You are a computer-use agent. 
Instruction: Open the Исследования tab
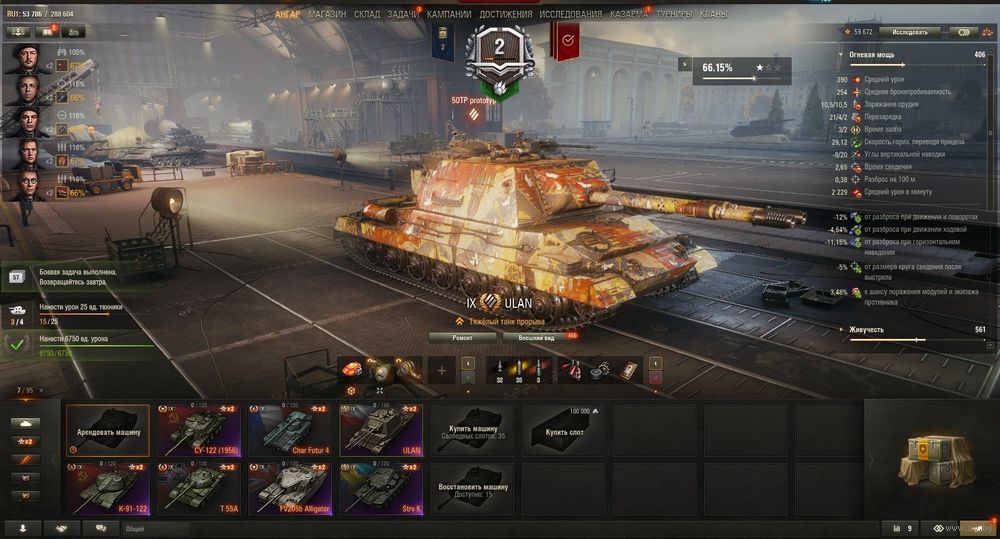tap(571, 15)
